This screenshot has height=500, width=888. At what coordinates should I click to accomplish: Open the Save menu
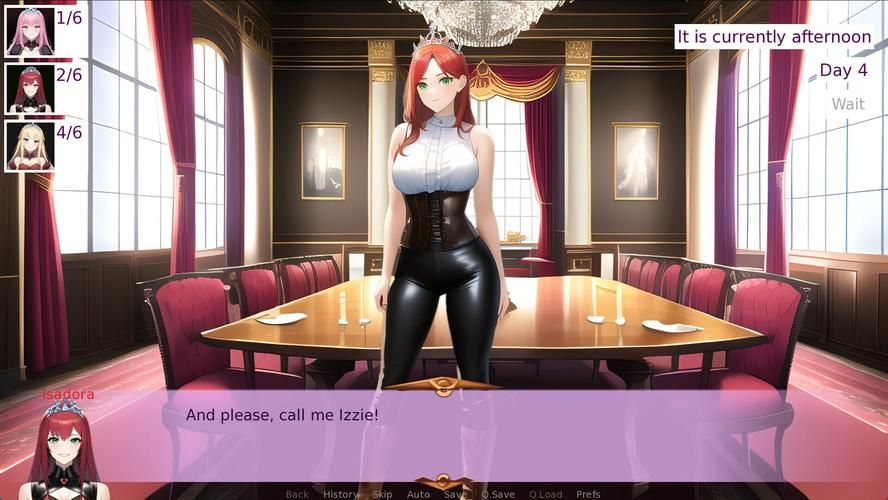[x=455, y=494]
